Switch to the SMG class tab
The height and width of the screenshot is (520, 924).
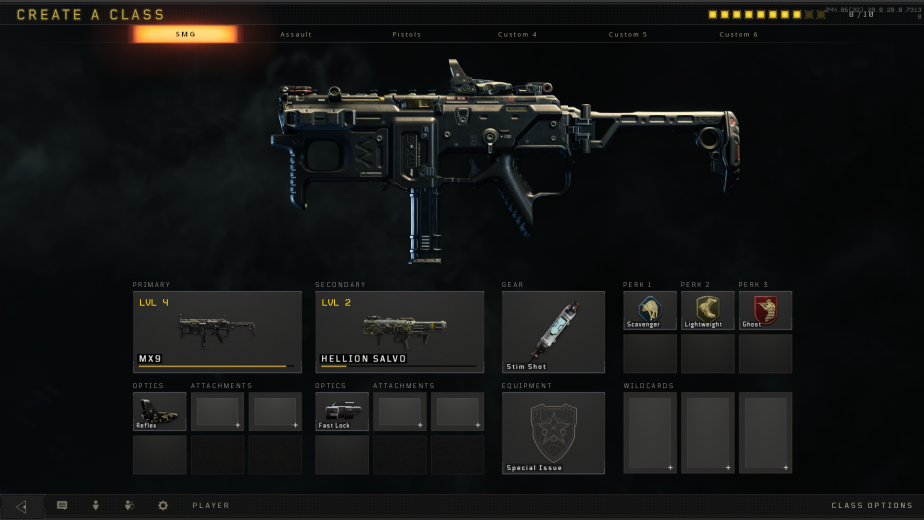[186, 34]
